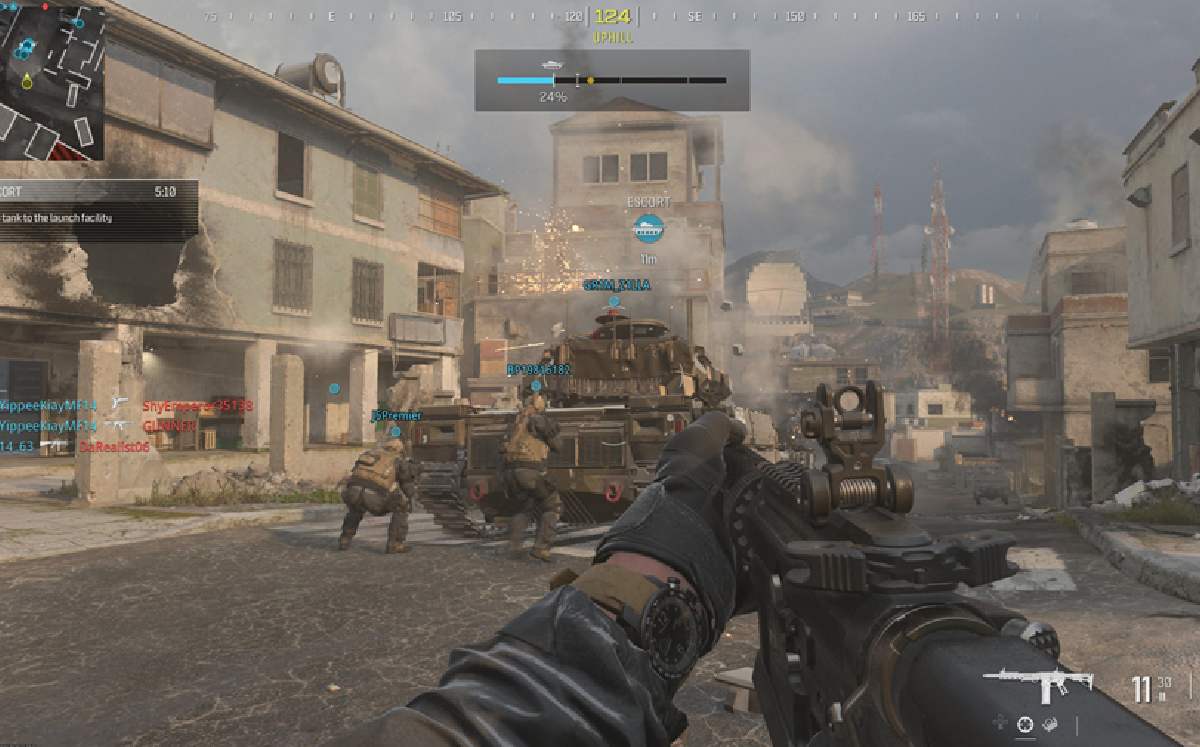Screen dimensions: 1200x747
Task: Select the ShyEmperor kill feed entry
Action: [x=197, y=406]
